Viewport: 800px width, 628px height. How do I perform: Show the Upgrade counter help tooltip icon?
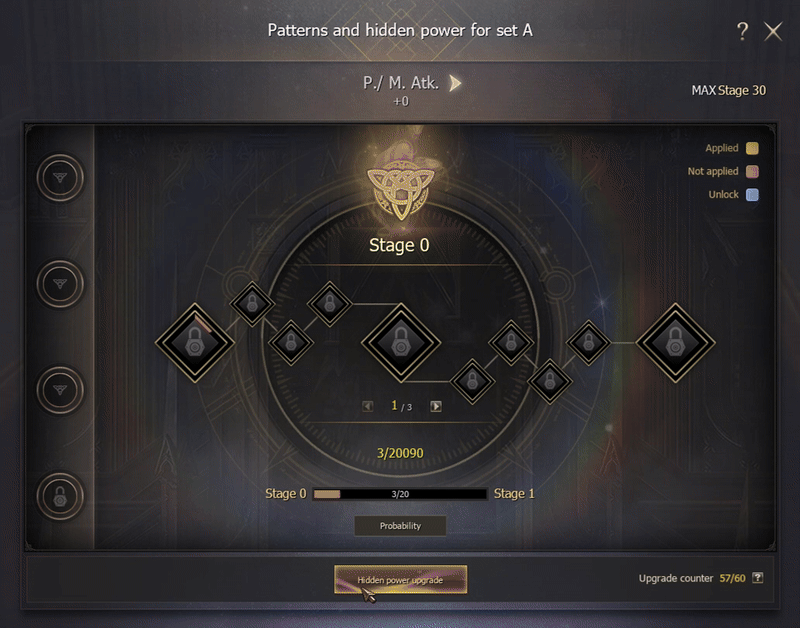(757, 578)
